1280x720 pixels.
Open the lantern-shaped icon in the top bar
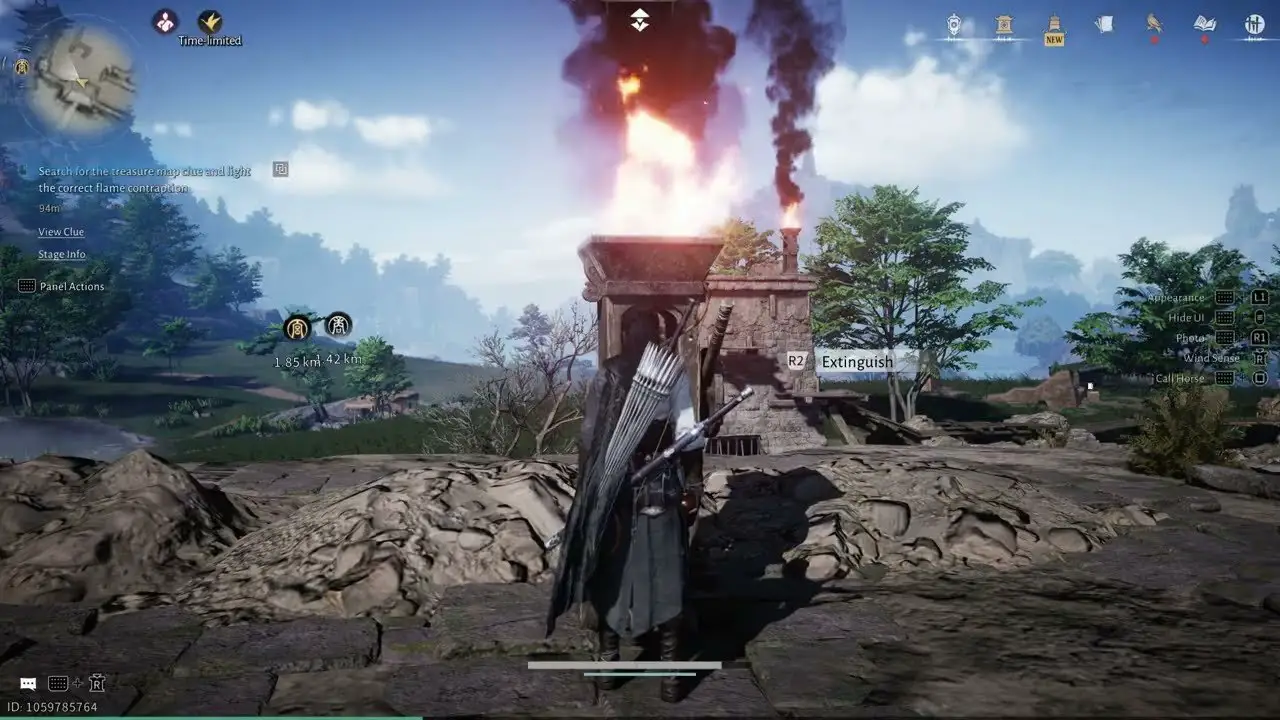[x=954, y=25]
